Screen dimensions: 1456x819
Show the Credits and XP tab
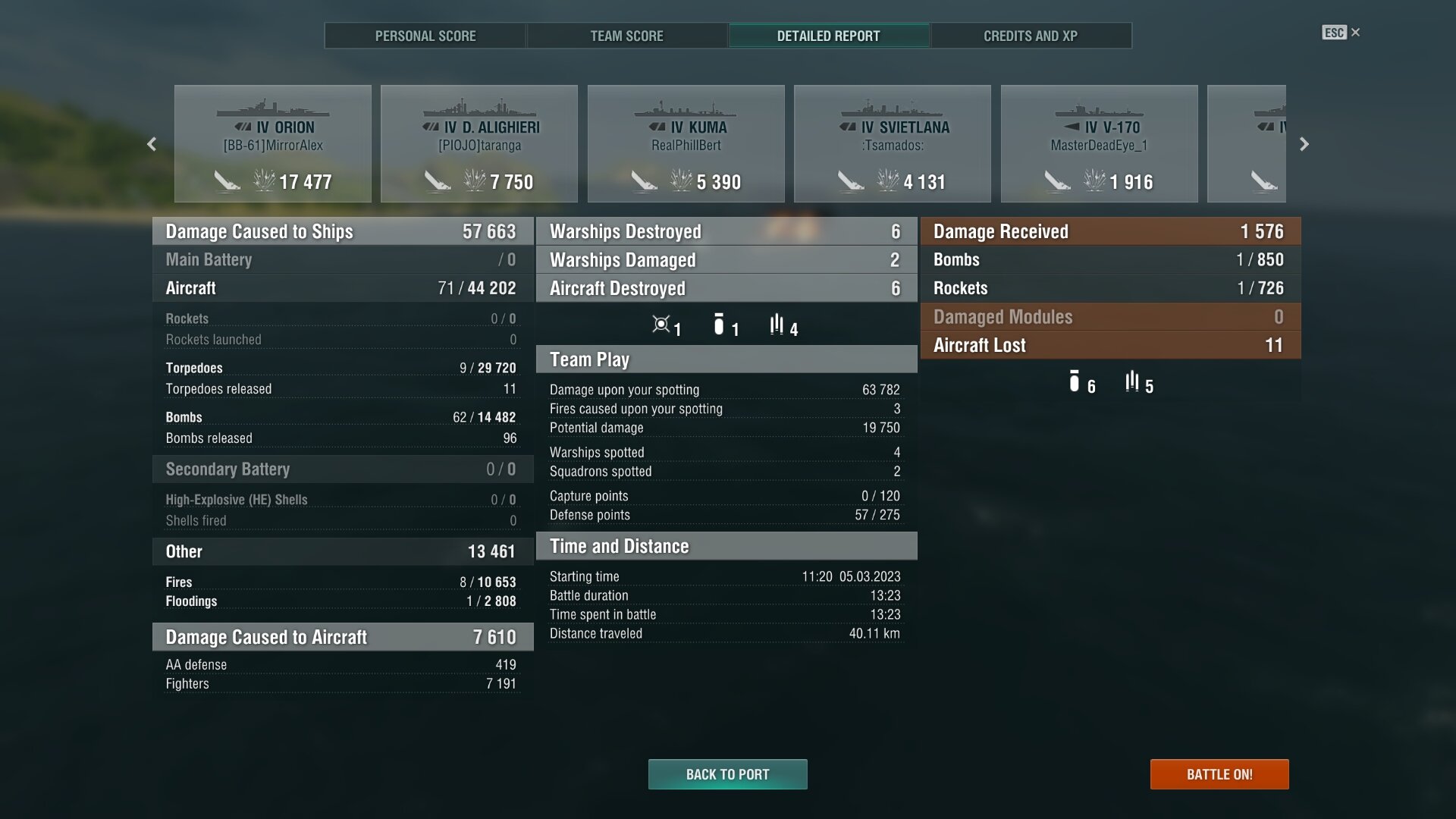pos(1030,36)
